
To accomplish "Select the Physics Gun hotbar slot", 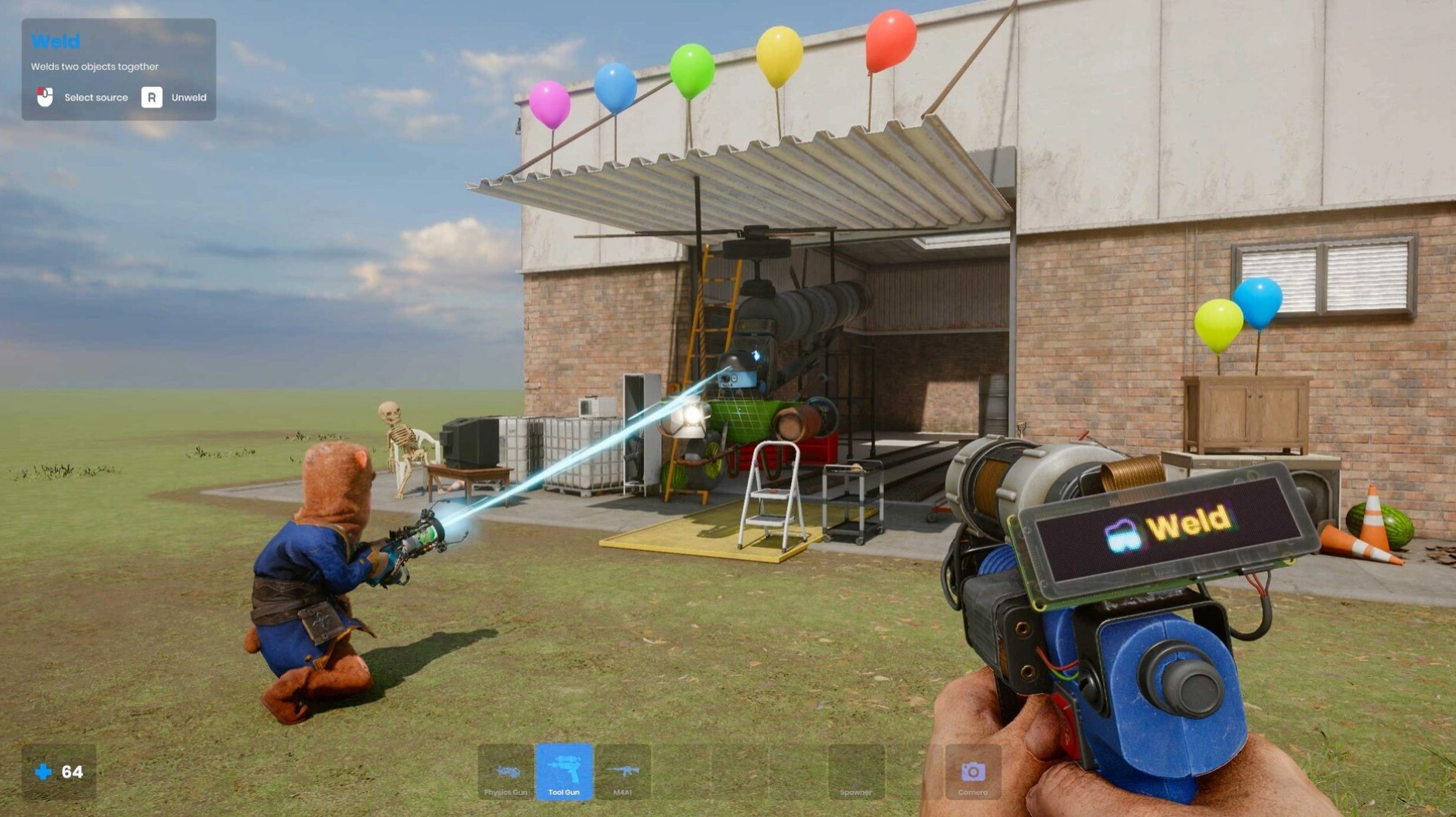I will (506, 772).
